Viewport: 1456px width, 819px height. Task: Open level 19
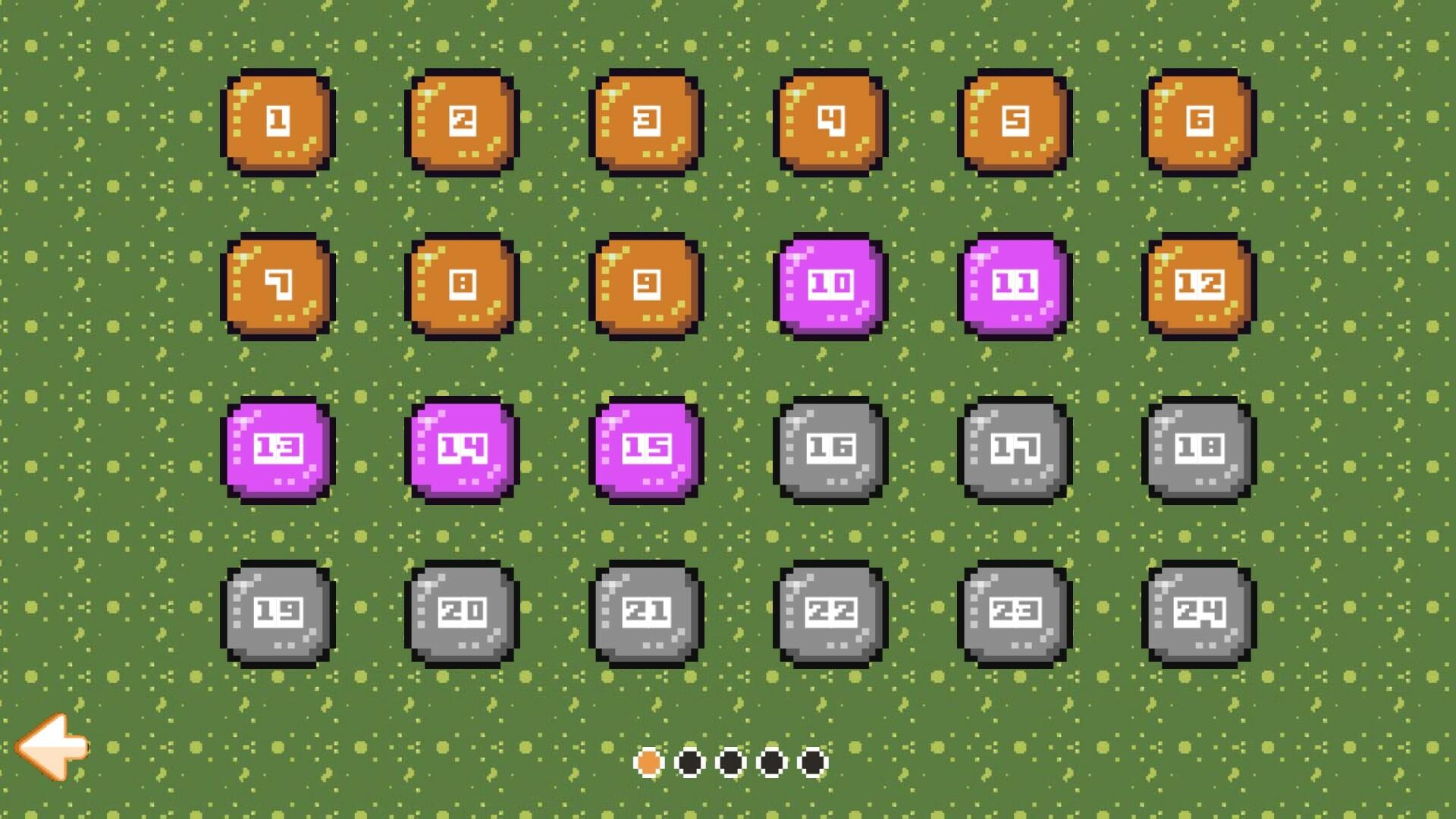278,612
